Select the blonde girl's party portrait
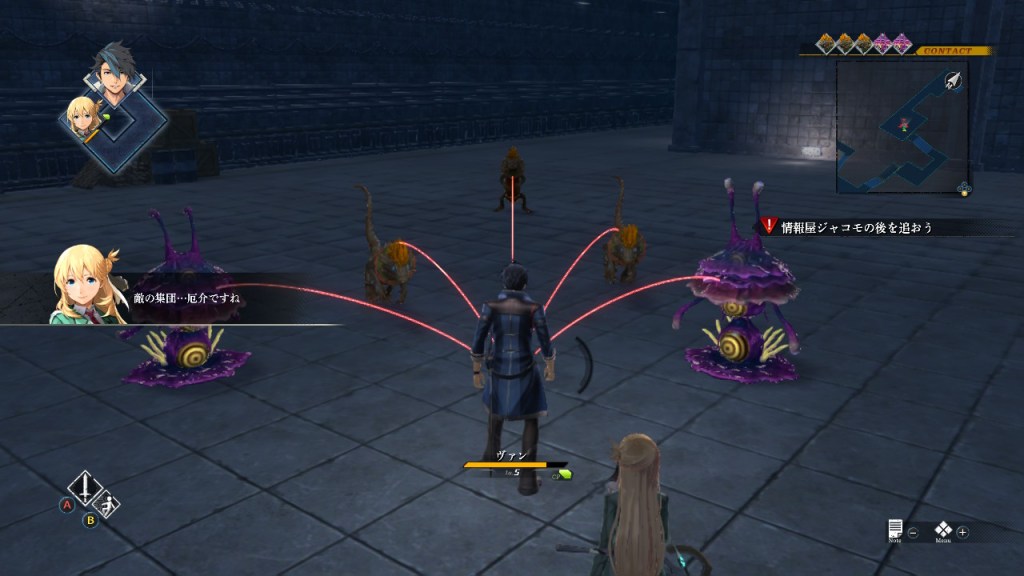 (80, 118)
